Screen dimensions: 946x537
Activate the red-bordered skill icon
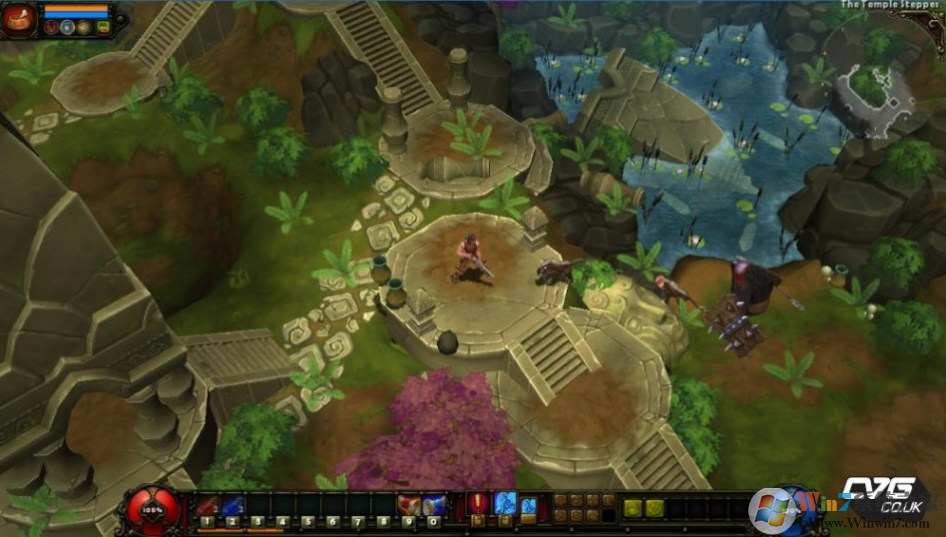pyautogui.click(x=478, y=504)
